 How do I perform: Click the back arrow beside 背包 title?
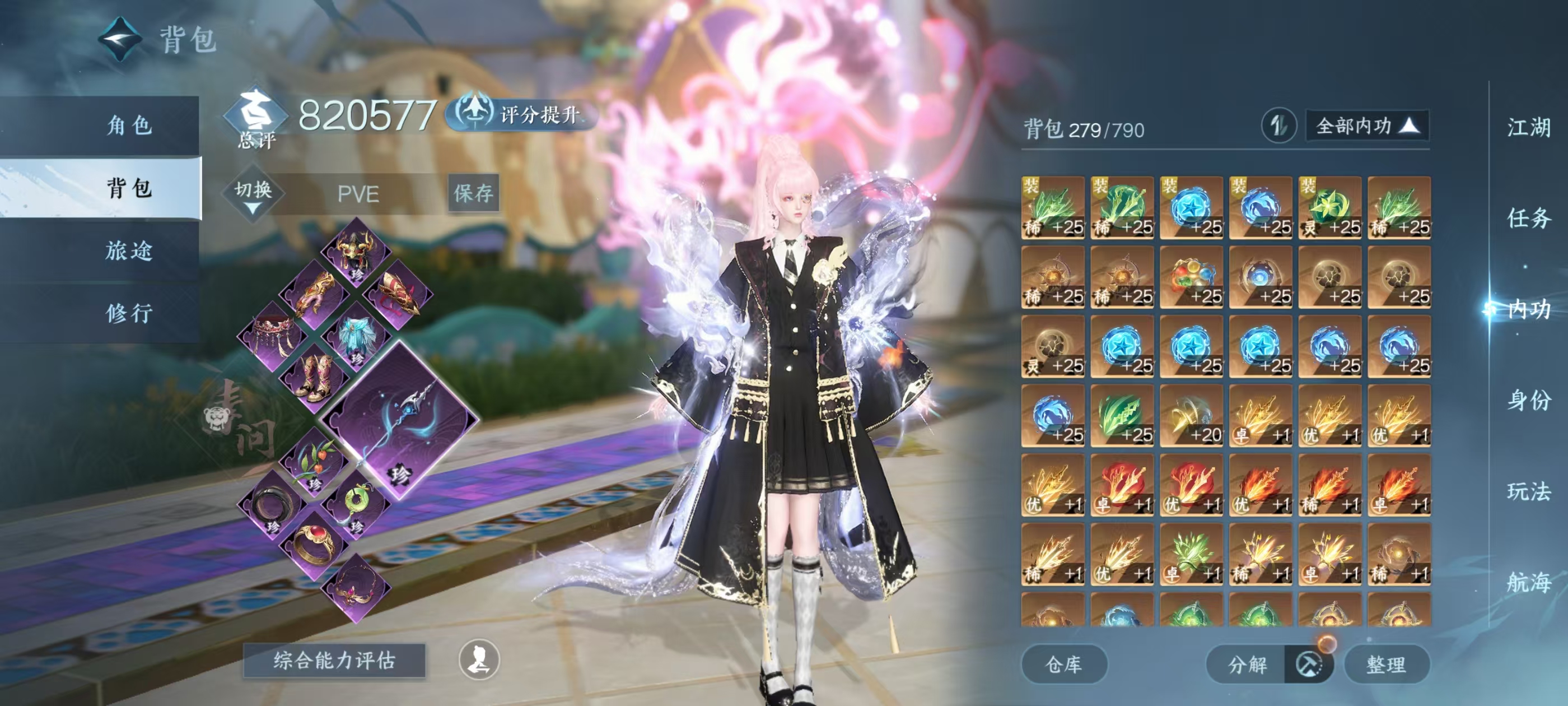120,40
